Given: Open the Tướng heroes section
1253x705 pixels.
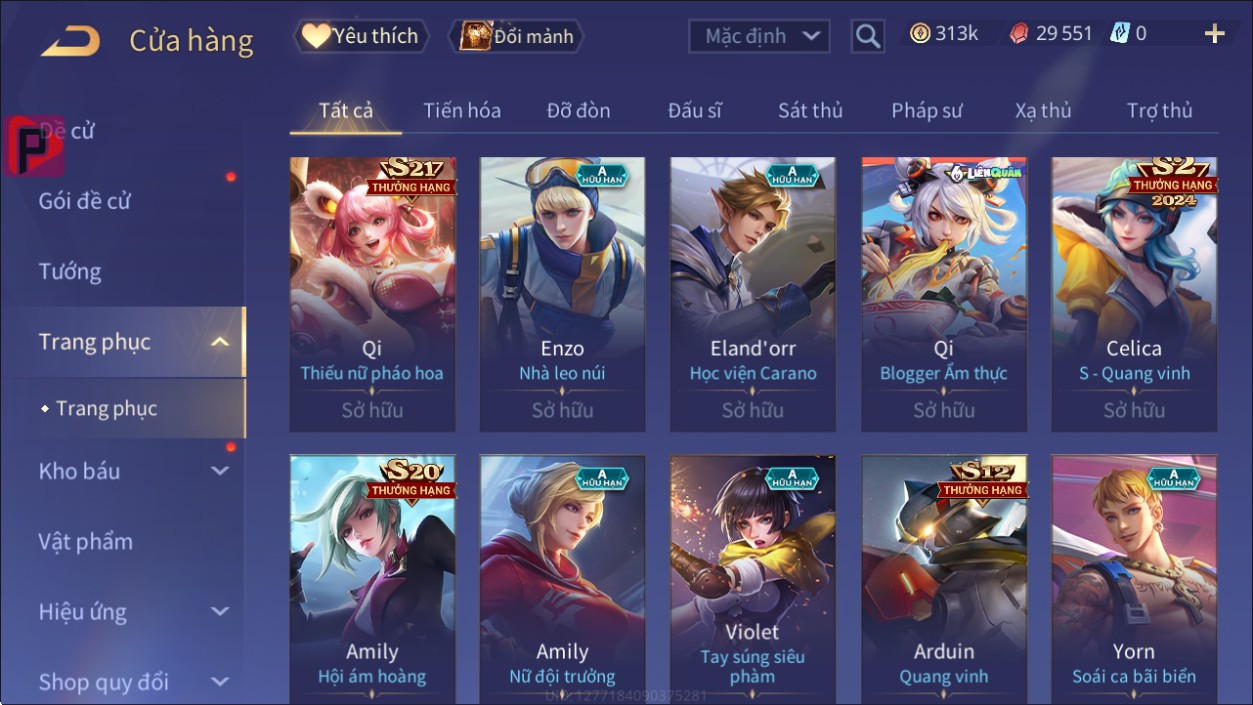Looking at the screenshot, I should point(70,272).
